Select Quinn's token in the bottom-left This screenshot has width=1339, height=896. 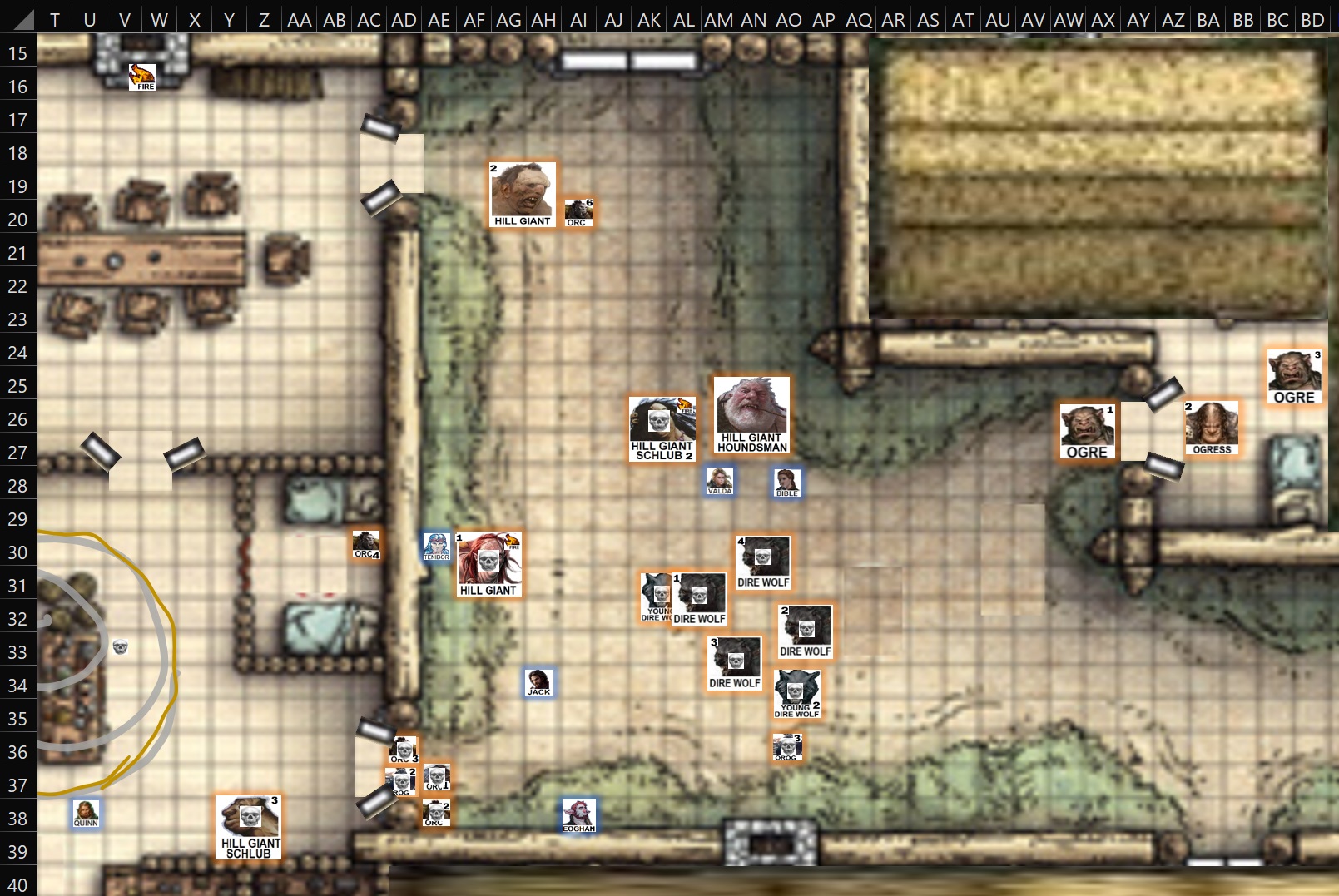(85, 814)
